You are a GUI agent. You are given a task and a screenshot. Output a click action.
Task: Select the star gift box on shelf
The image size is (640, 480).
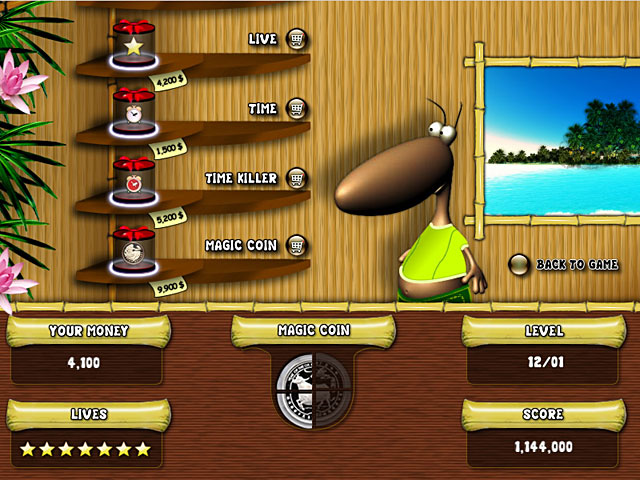click(x=132, y=42)
